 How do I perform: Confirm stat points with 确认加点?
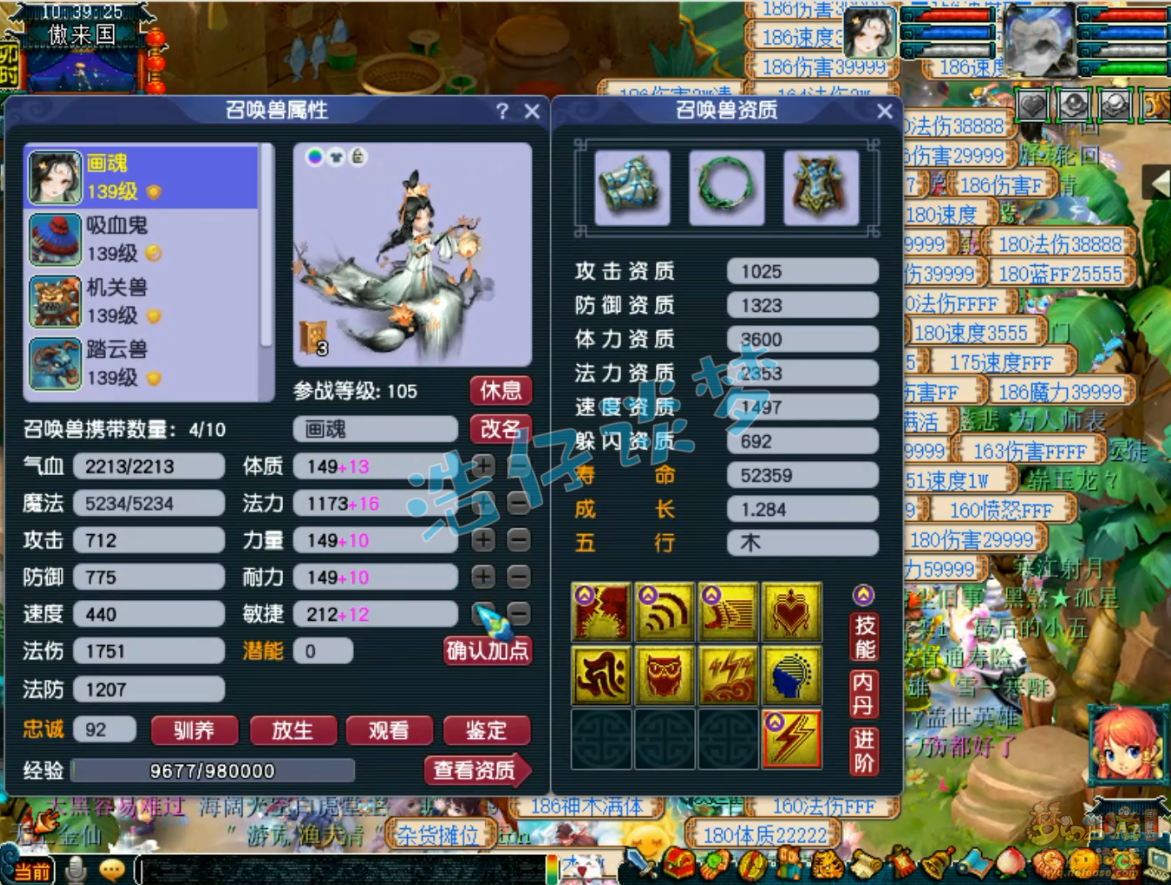(x=488, y=651)
